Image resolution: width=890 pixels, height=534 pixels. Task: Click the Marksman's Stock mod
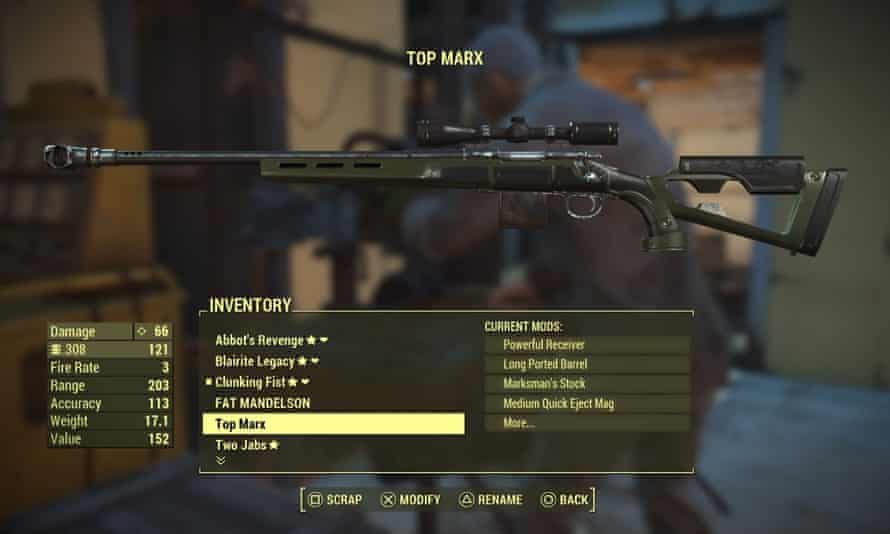587,384
